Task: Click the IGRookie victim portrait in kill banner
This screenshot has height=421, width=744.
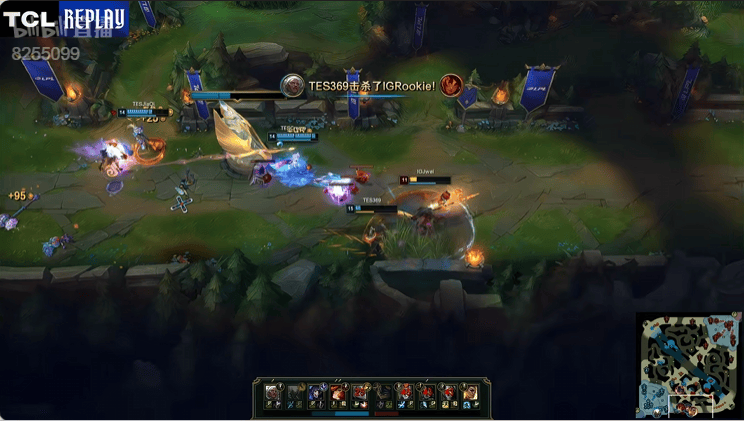Action: (x=451, y=86)
